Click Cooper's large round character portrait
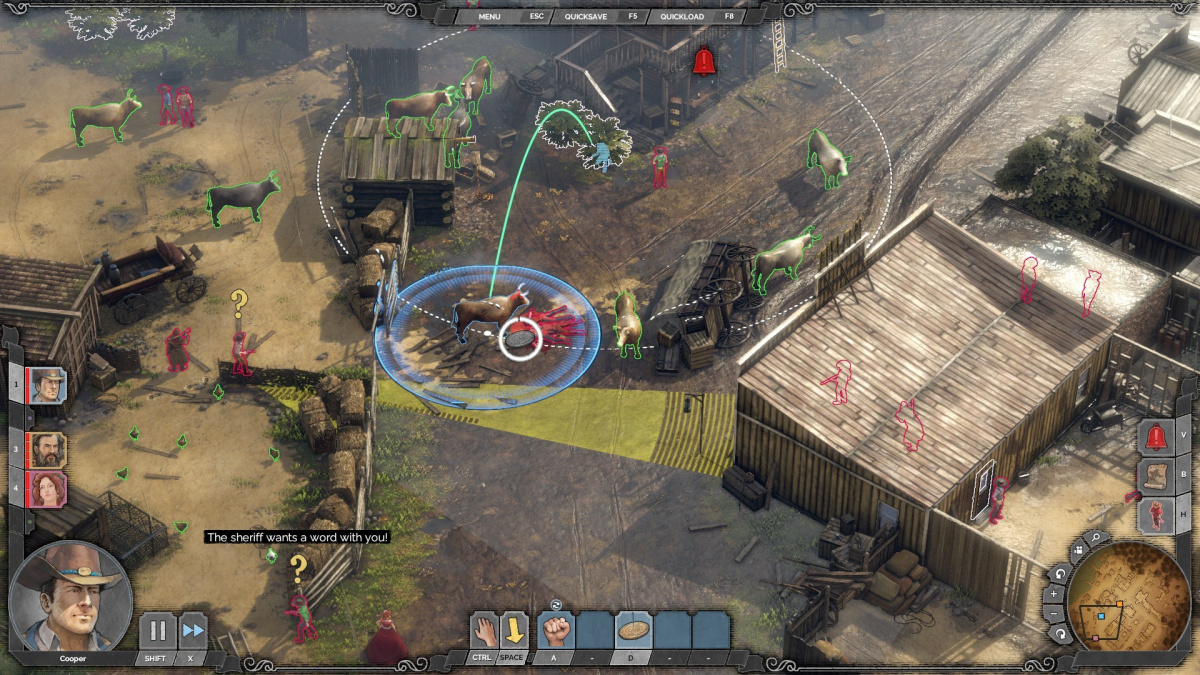Viewport: 1200px width, 675px height. (x=70, y=597)
